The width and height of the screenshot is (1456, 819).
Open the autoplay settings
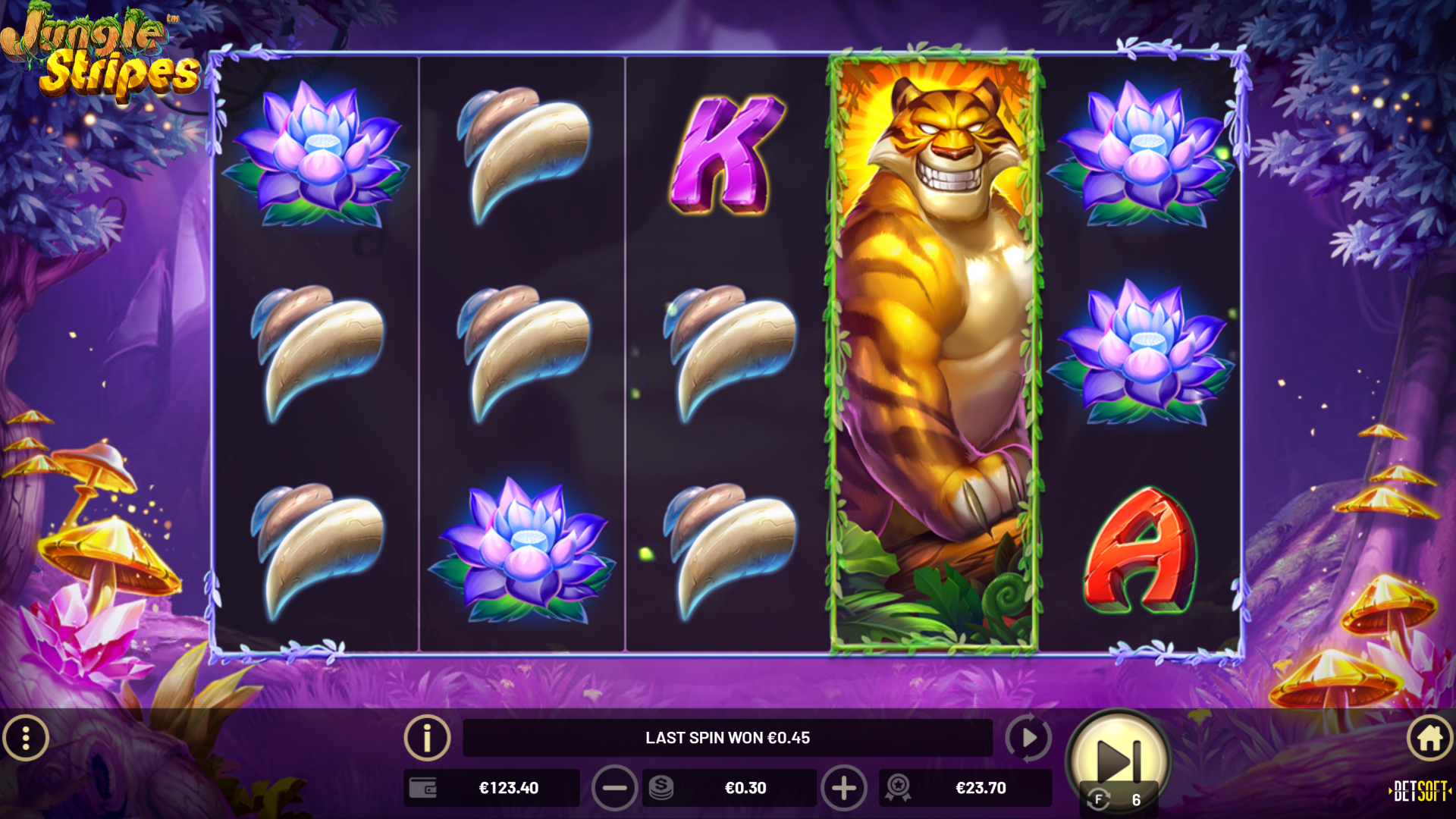point(1028,738)
